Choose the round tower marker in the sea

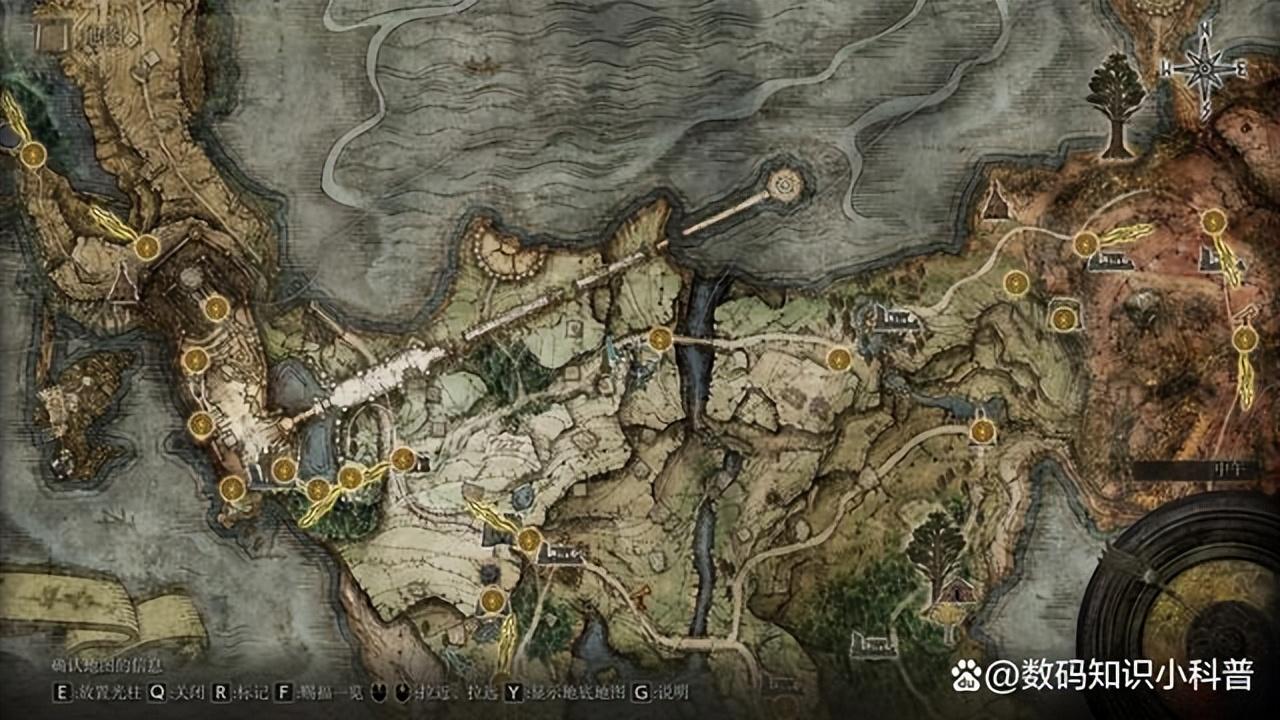(785, 183)
